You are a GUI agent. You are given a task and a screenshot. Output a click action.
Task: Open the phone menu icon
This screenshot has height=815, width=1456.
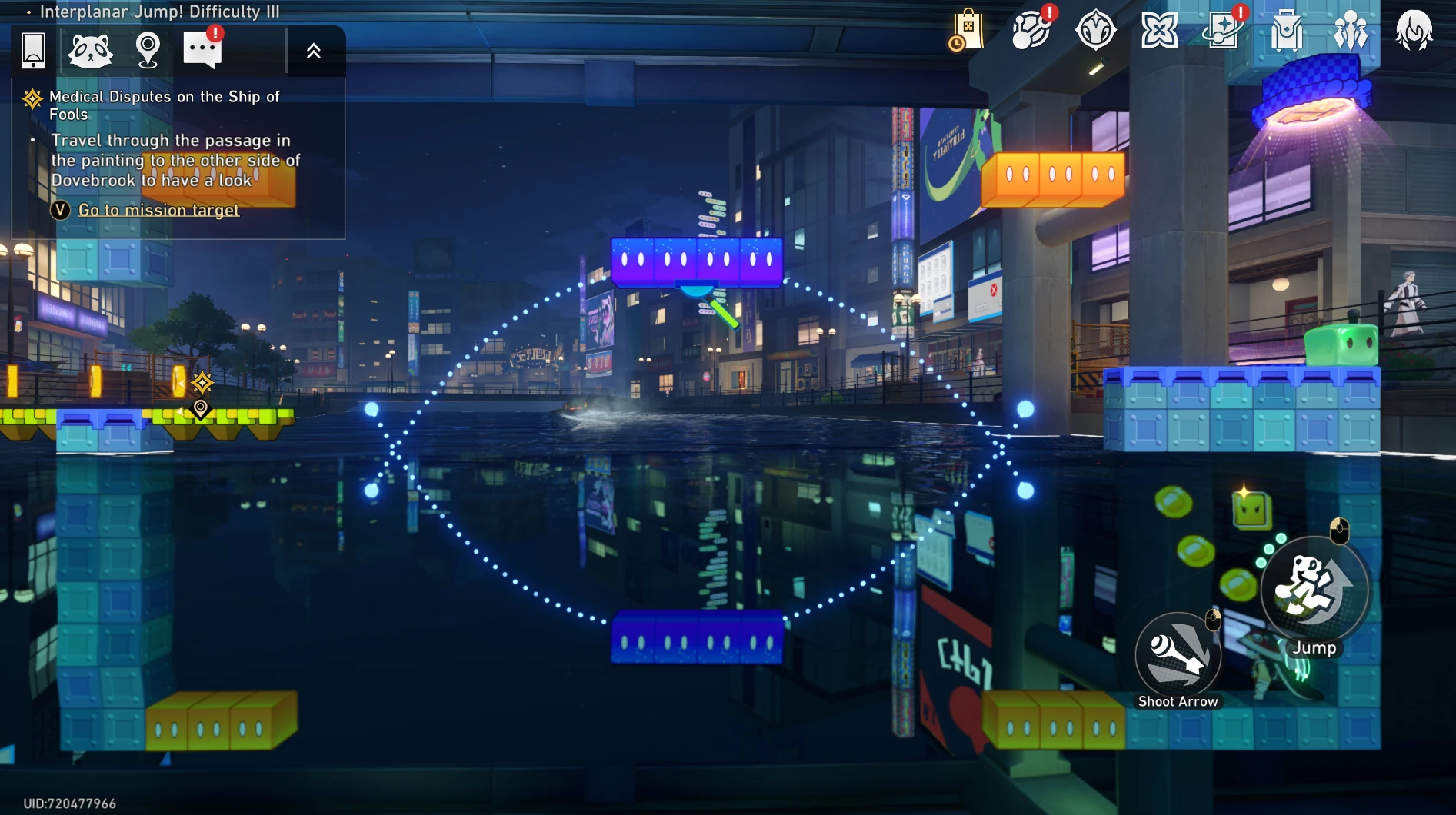click(33, 51)
